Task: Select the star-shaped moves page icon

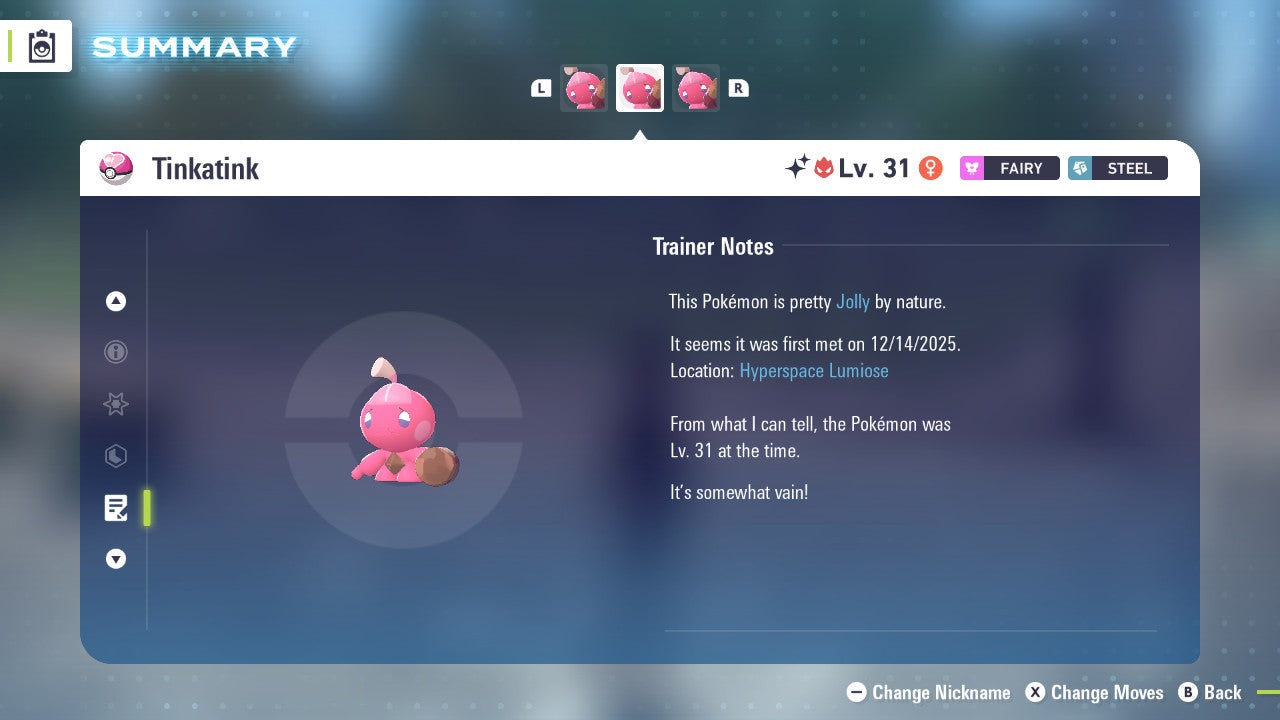Action: coord(116,404)
